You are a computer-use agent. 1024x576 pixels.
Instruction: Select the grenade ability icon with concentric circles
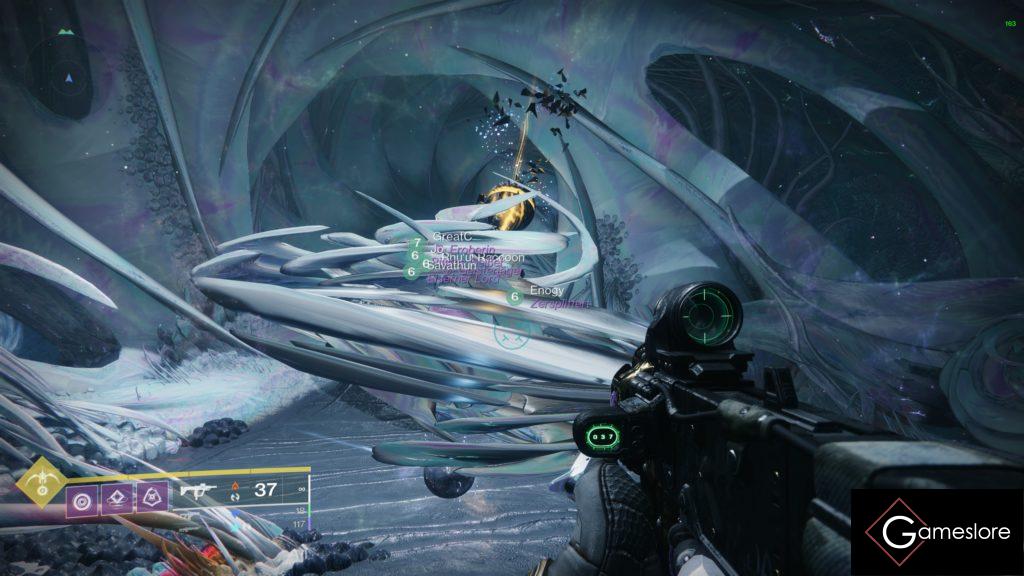[81, 498]
